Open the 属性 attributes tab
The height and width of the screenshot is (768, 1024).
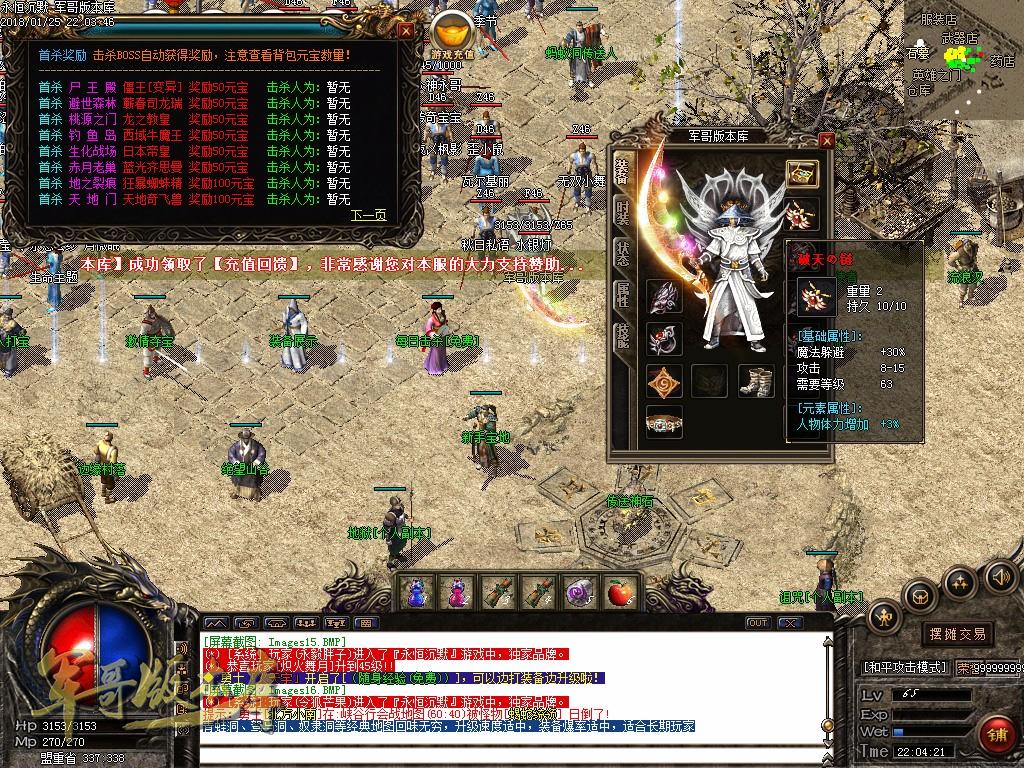point(622,294)
